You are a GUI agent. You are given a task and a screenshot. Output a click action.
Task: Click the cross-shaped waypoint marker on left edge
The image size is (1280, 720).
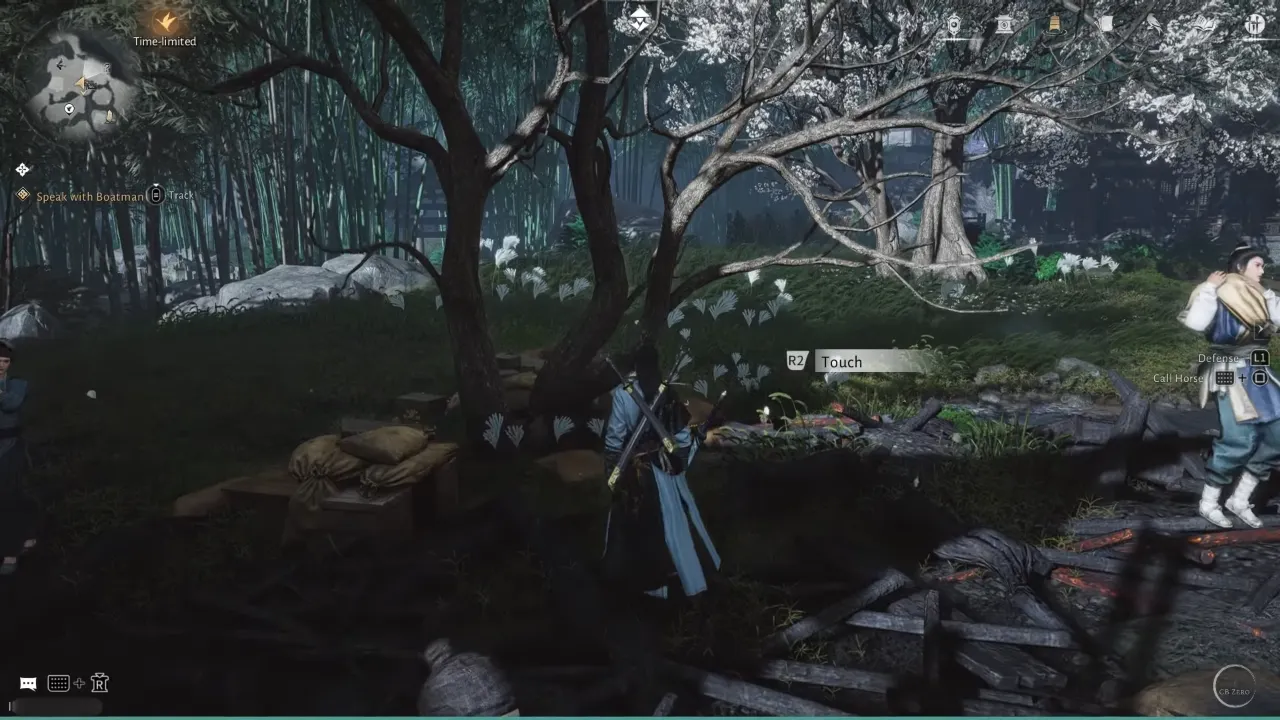[22, 169]
